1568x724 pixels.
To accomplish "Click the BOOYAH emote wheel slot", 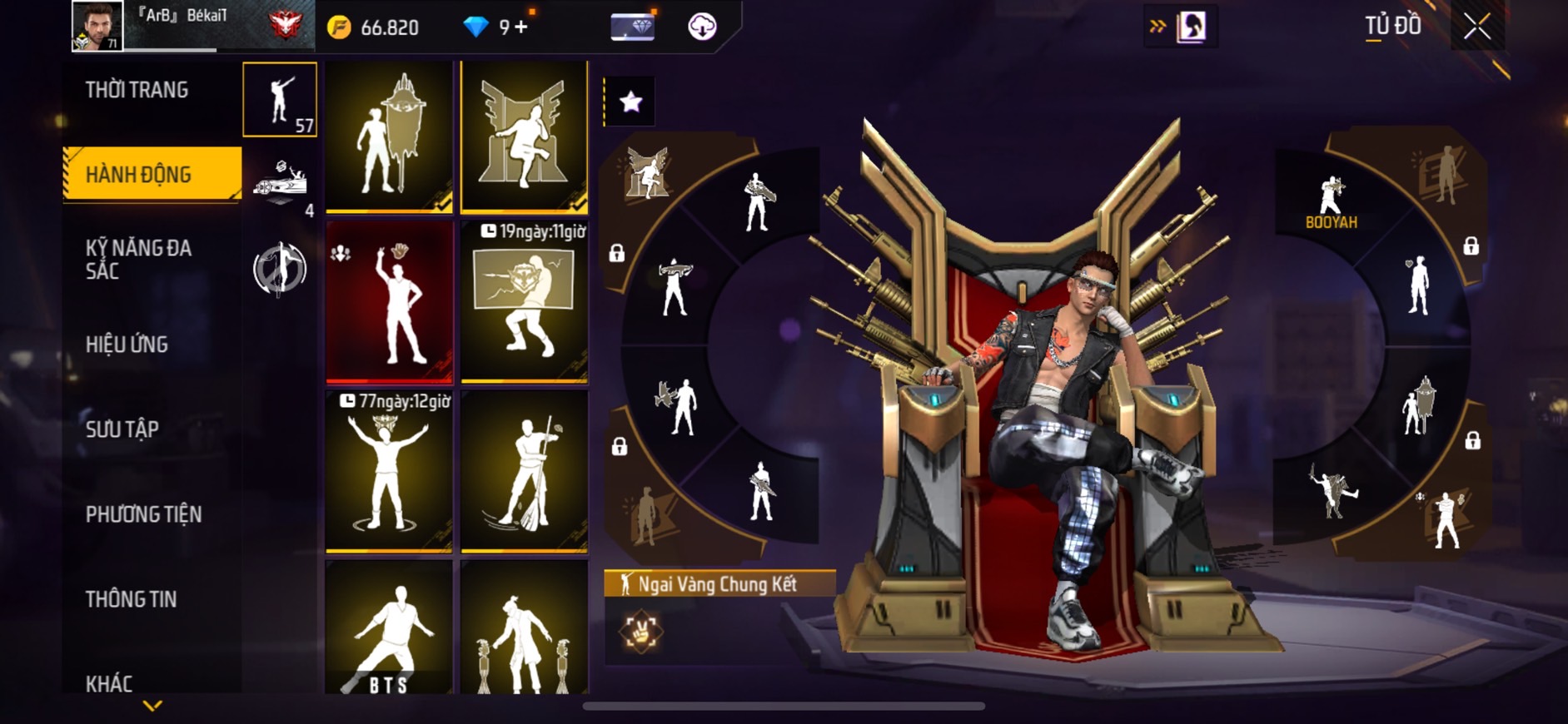I will tap(1331, 203).
